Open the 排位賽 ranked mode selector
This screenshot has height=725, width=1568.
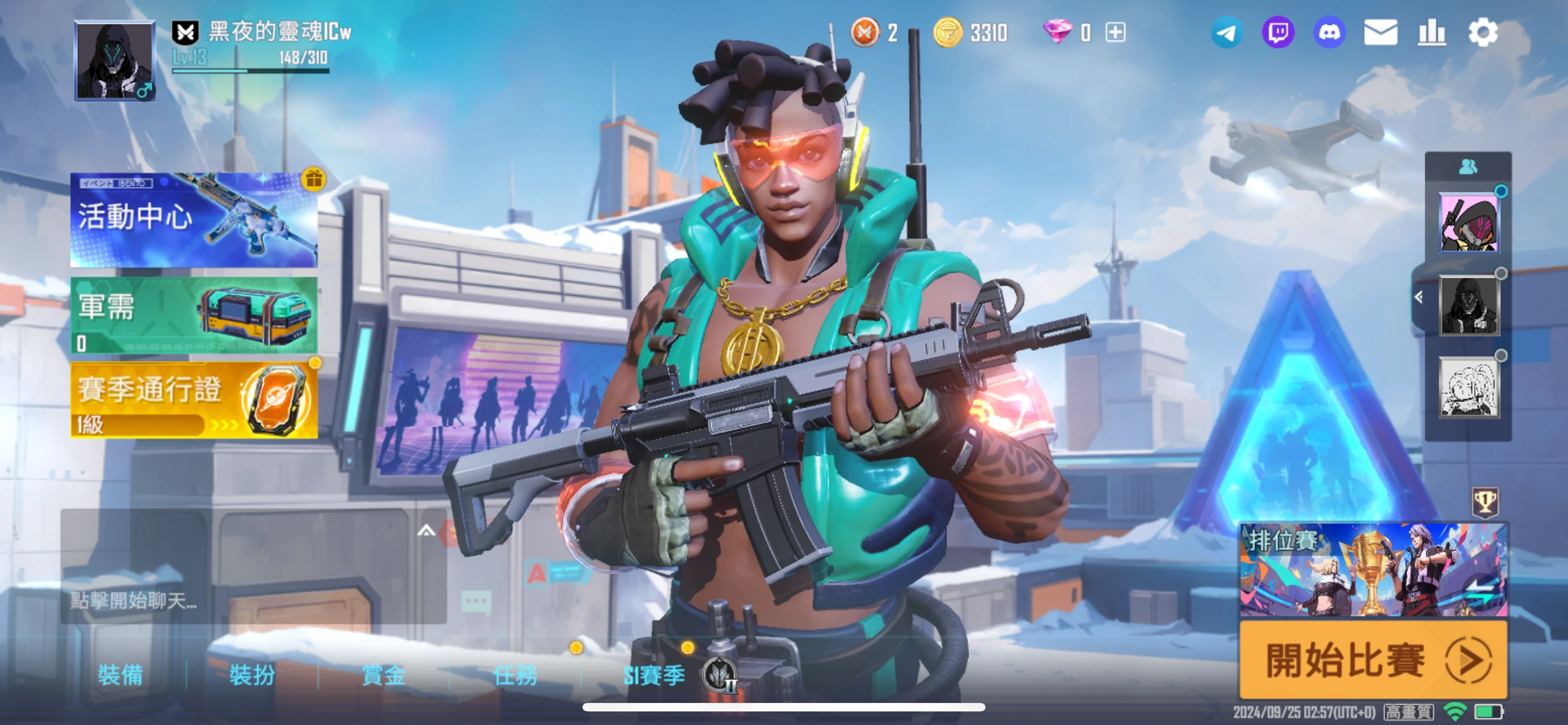(1373, 570)
